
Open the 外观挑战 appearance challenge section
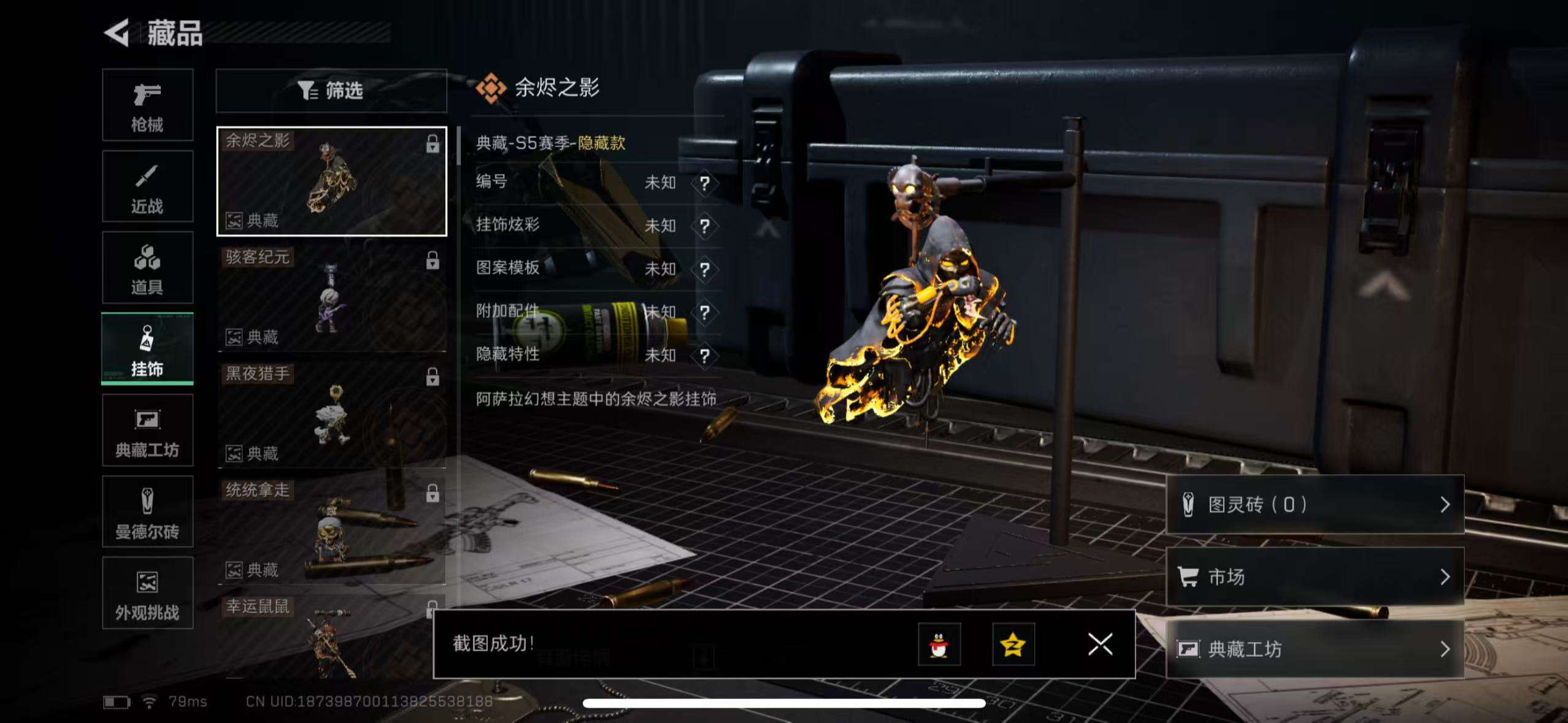point(147,593)
